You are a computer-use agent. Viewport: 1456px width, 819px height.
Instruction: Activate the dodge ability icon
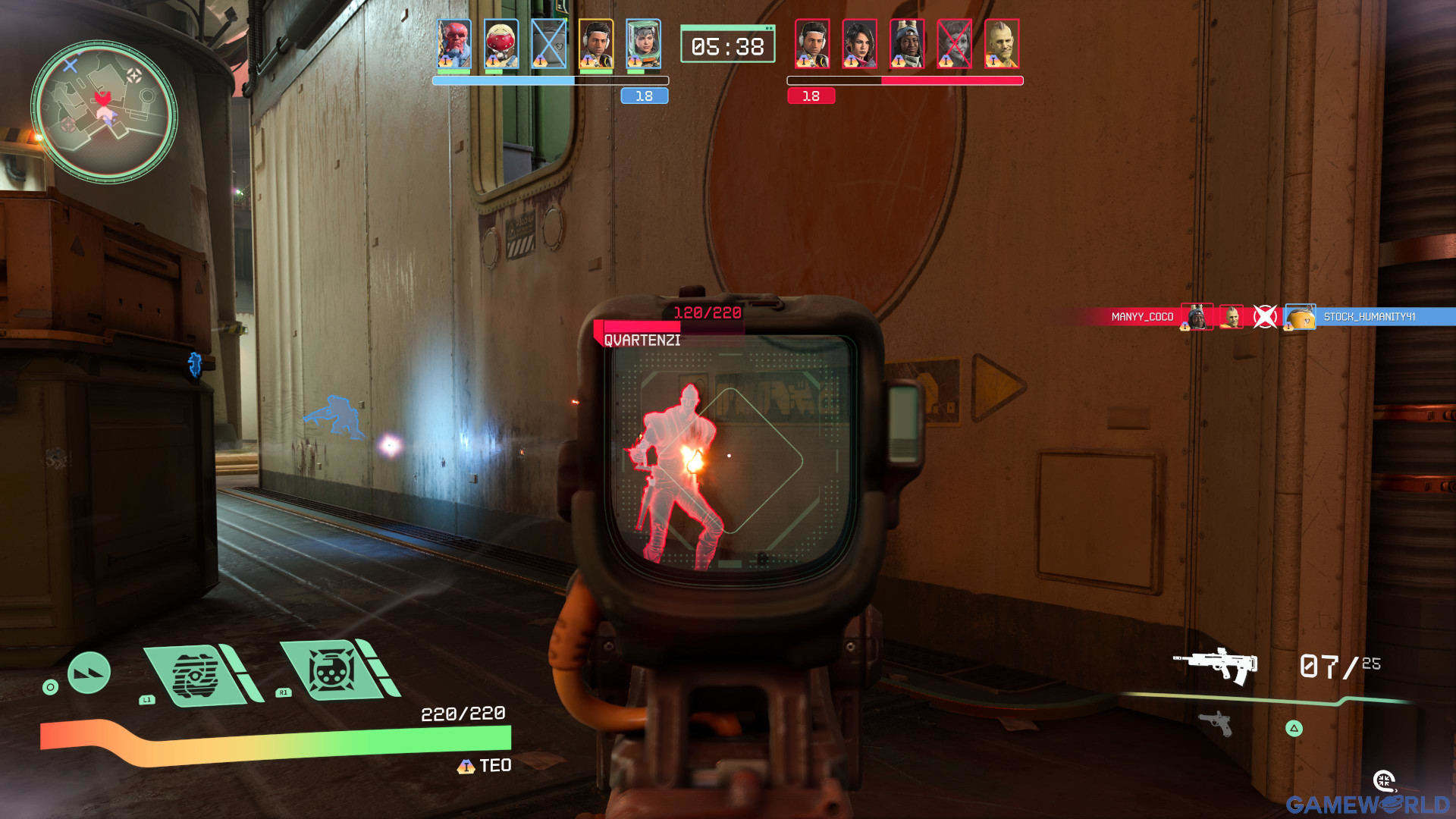pyautogui.click(x=89, y=673)
